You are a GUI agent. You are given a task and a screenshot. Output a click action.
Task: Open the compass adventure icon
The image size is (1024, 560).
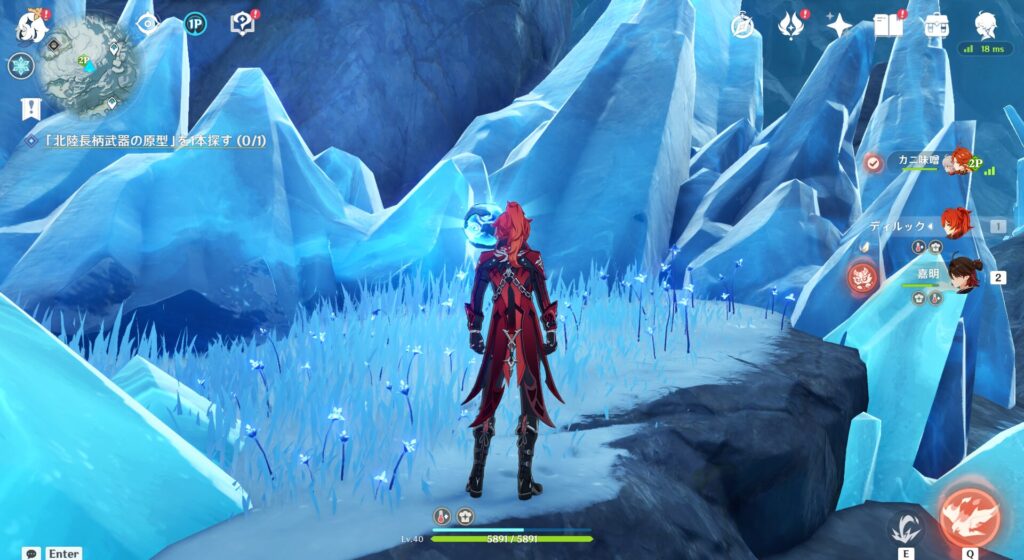743,25
